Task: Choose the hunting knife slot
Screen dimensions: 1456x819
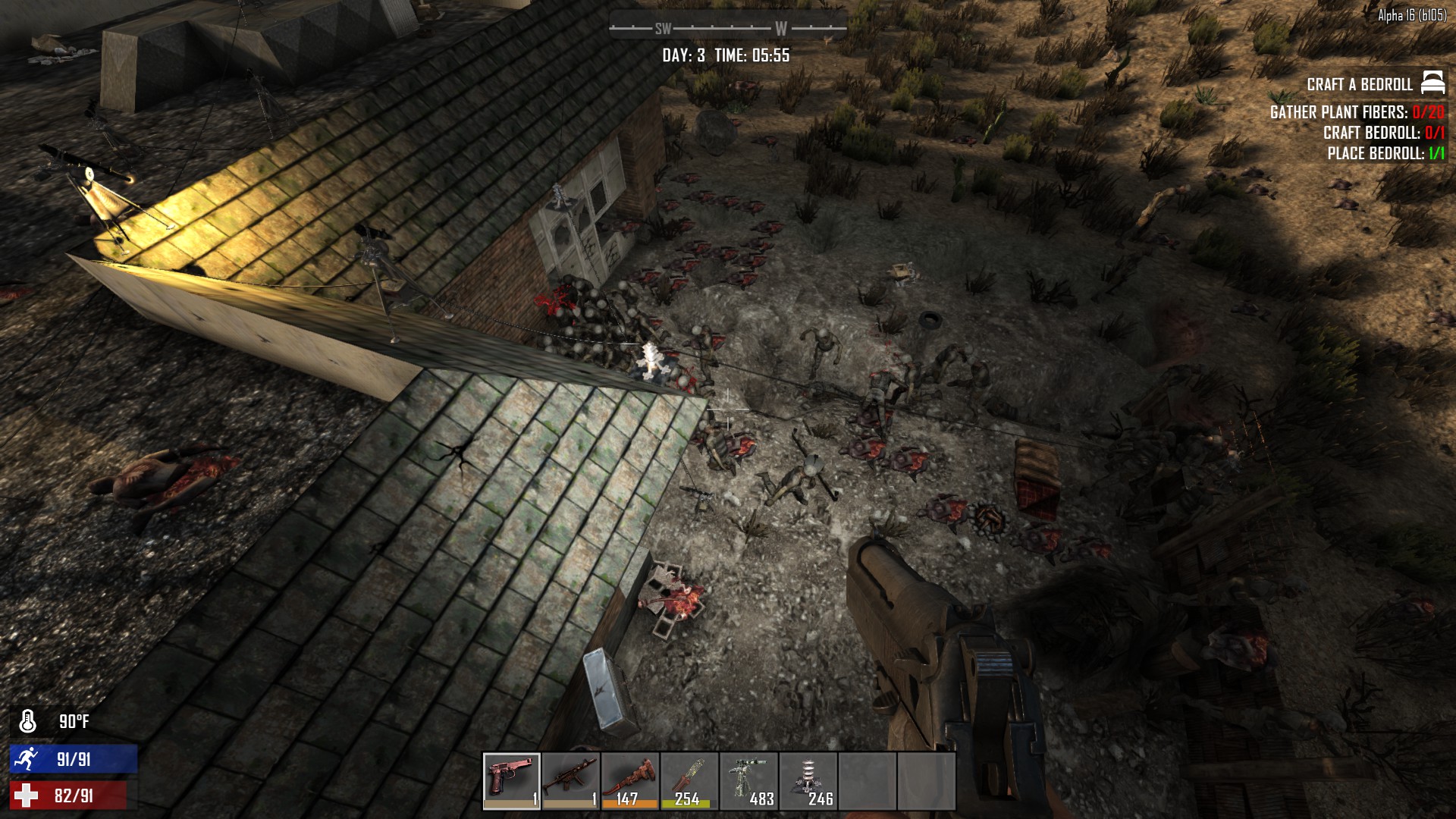Action: tap(689, 780)
